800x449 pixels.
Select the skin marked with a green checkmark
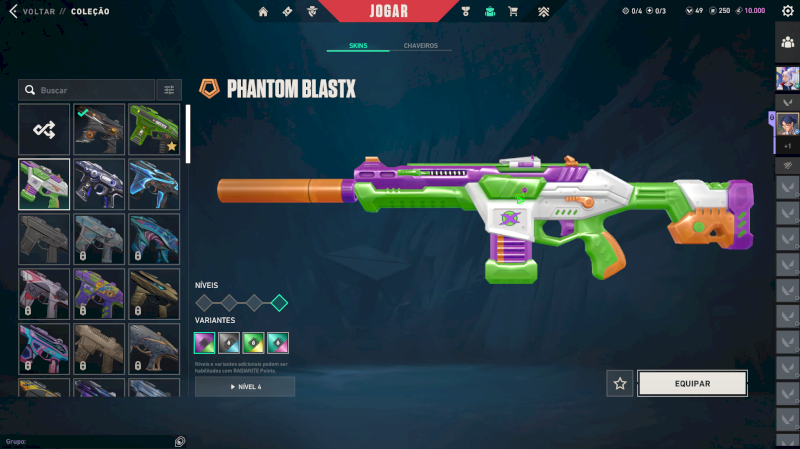pos(99,129)
